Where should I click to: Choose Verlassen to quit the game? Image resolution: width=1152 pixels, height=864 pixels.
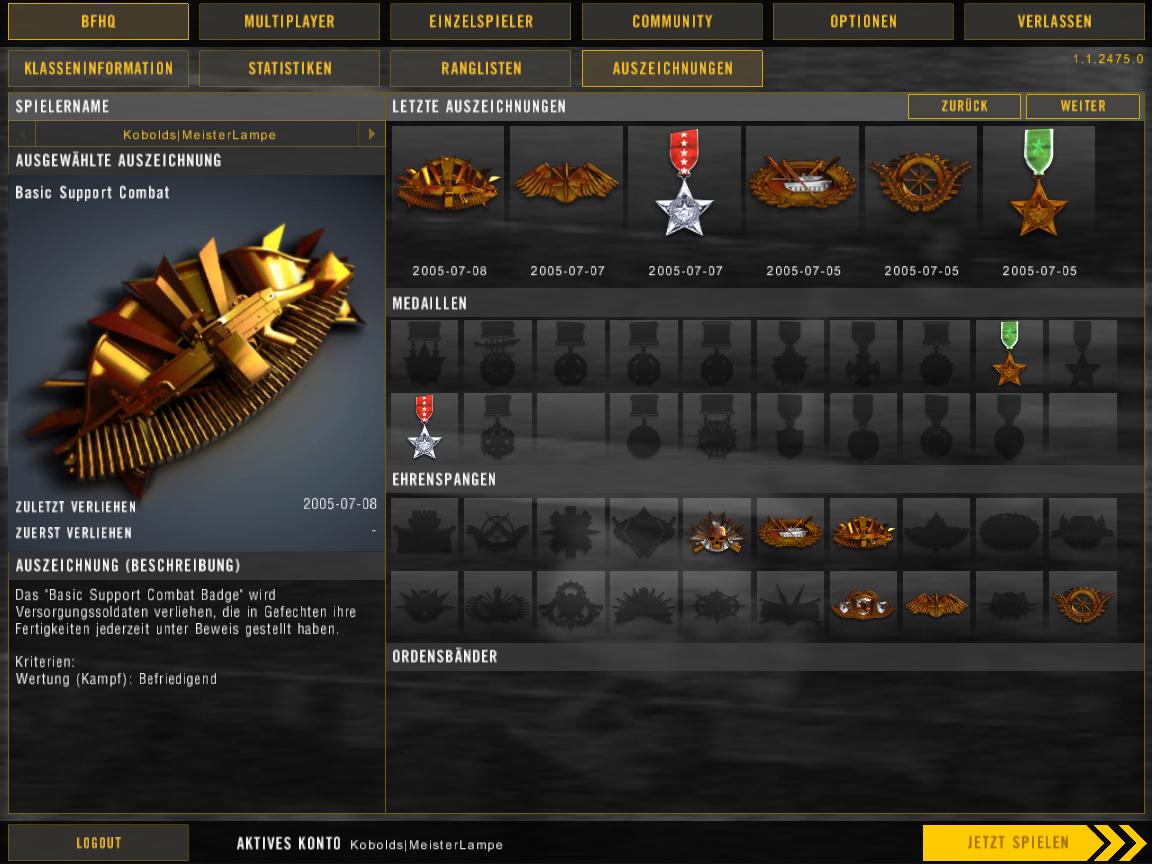tap(1054, 21)
